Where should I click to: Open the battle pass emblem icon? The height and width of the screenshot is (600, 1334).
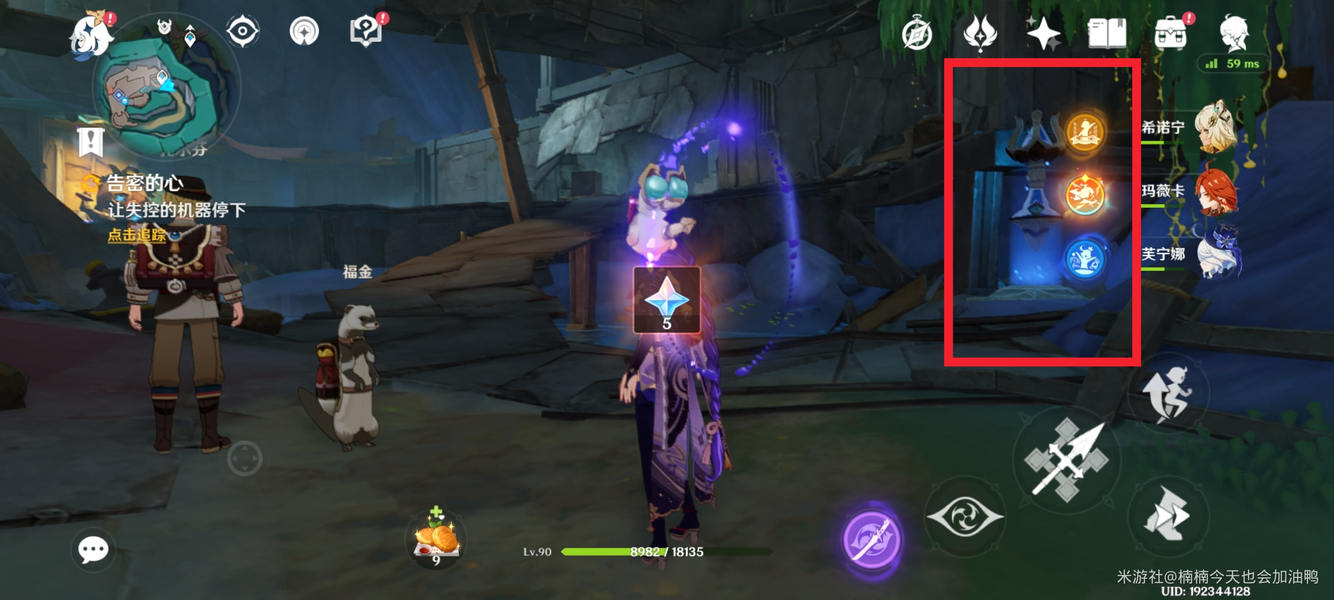(x=980, y=34)
